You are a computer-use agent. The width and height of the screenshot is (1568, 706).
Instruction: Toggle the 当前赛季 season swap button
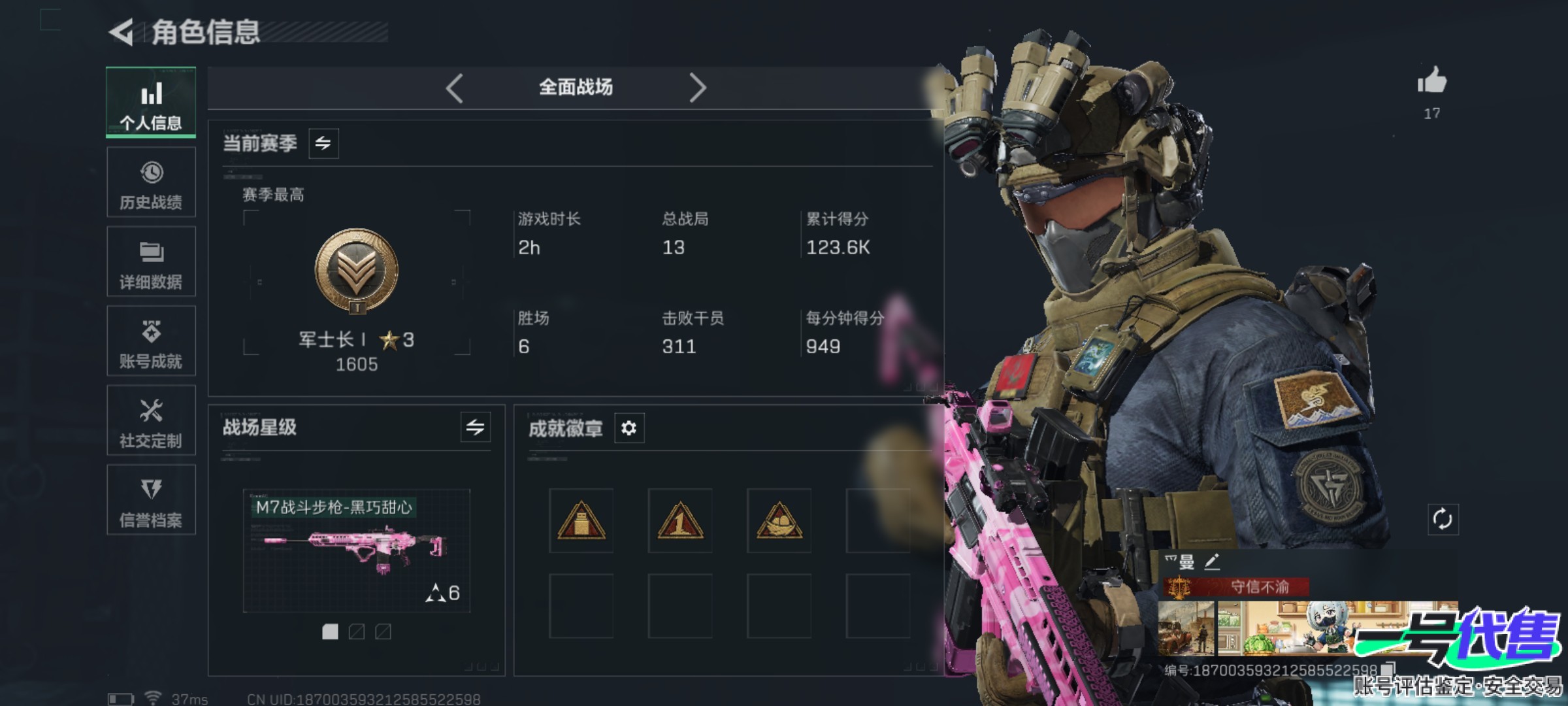(323, 143)
